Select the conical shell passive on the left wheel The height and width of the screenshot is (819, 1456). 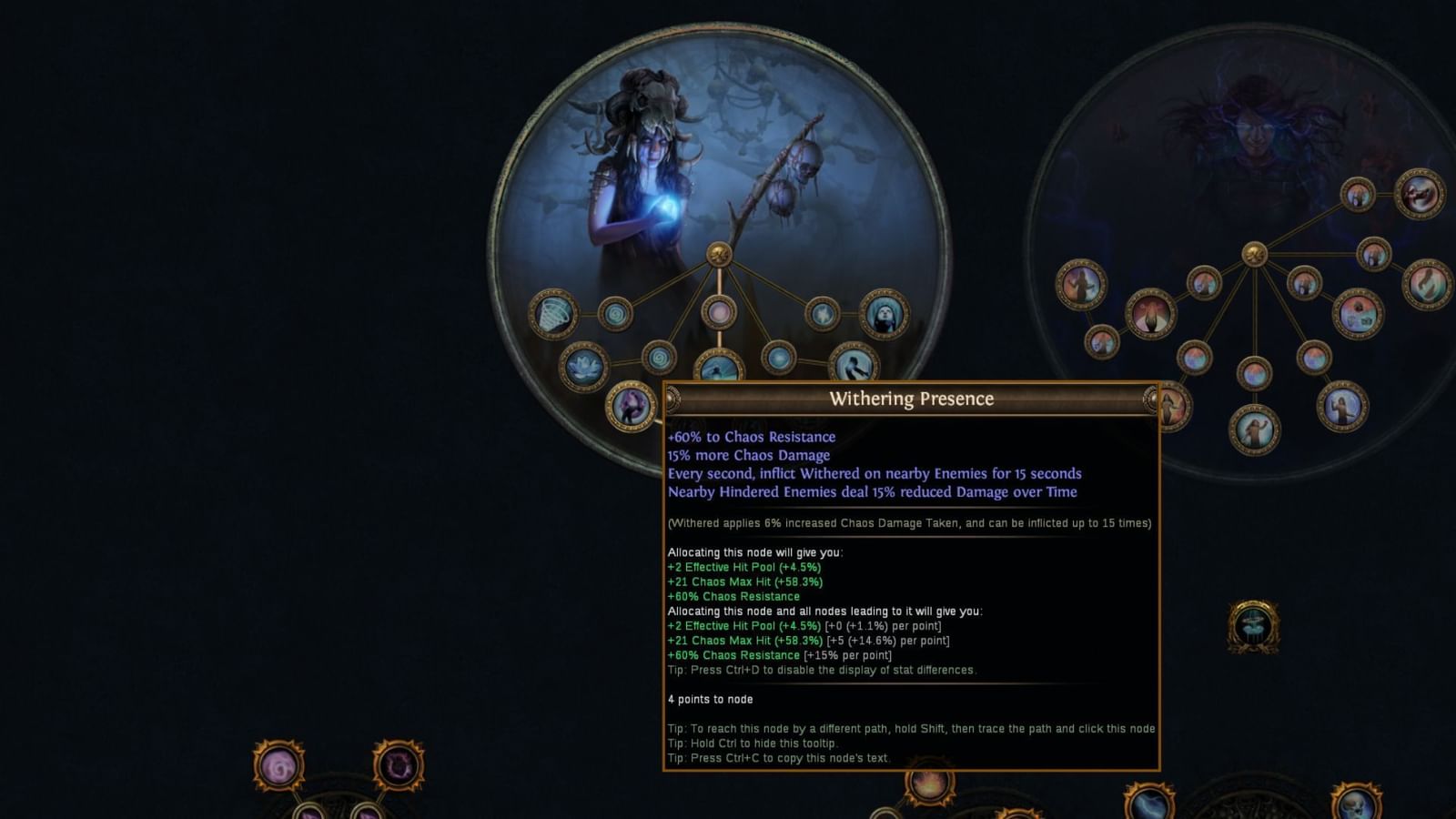click(x=553, y=315)
